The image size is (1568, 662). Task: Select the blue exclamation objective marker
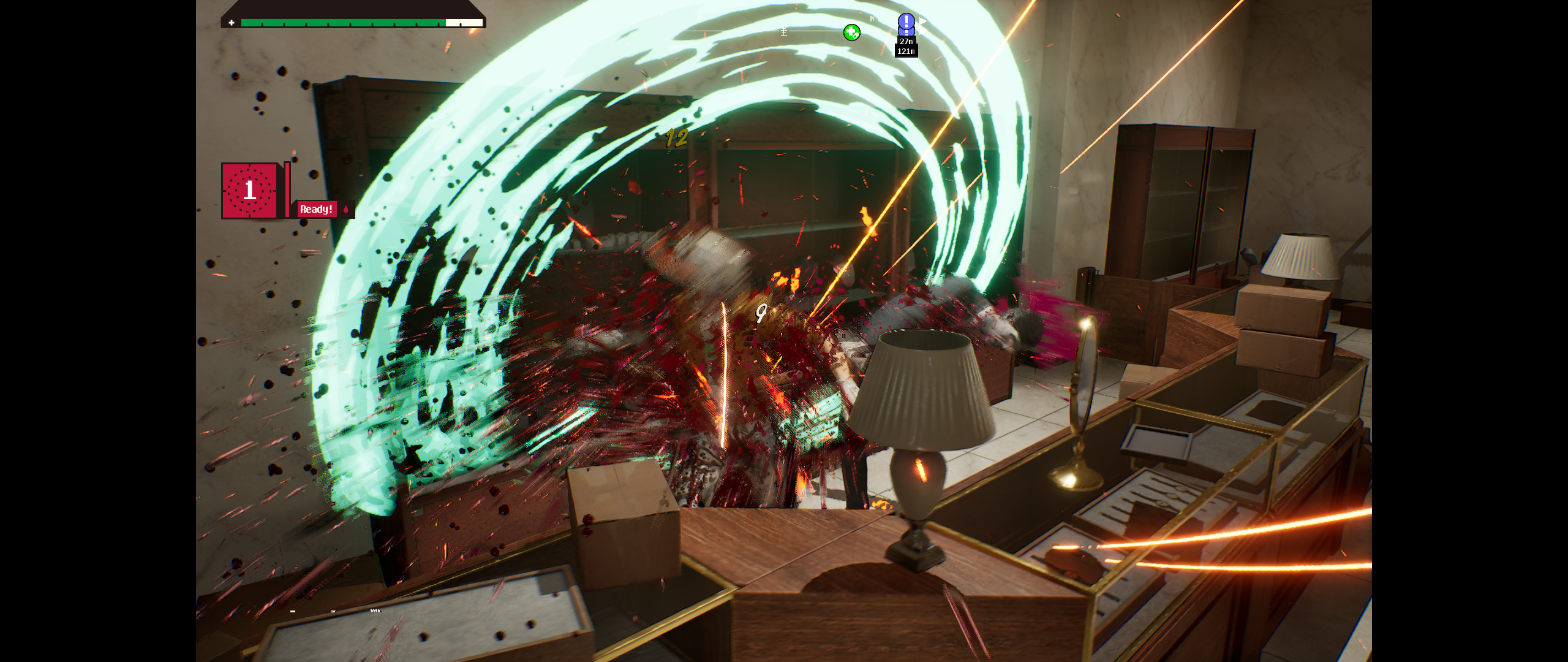tap(906, 23)
